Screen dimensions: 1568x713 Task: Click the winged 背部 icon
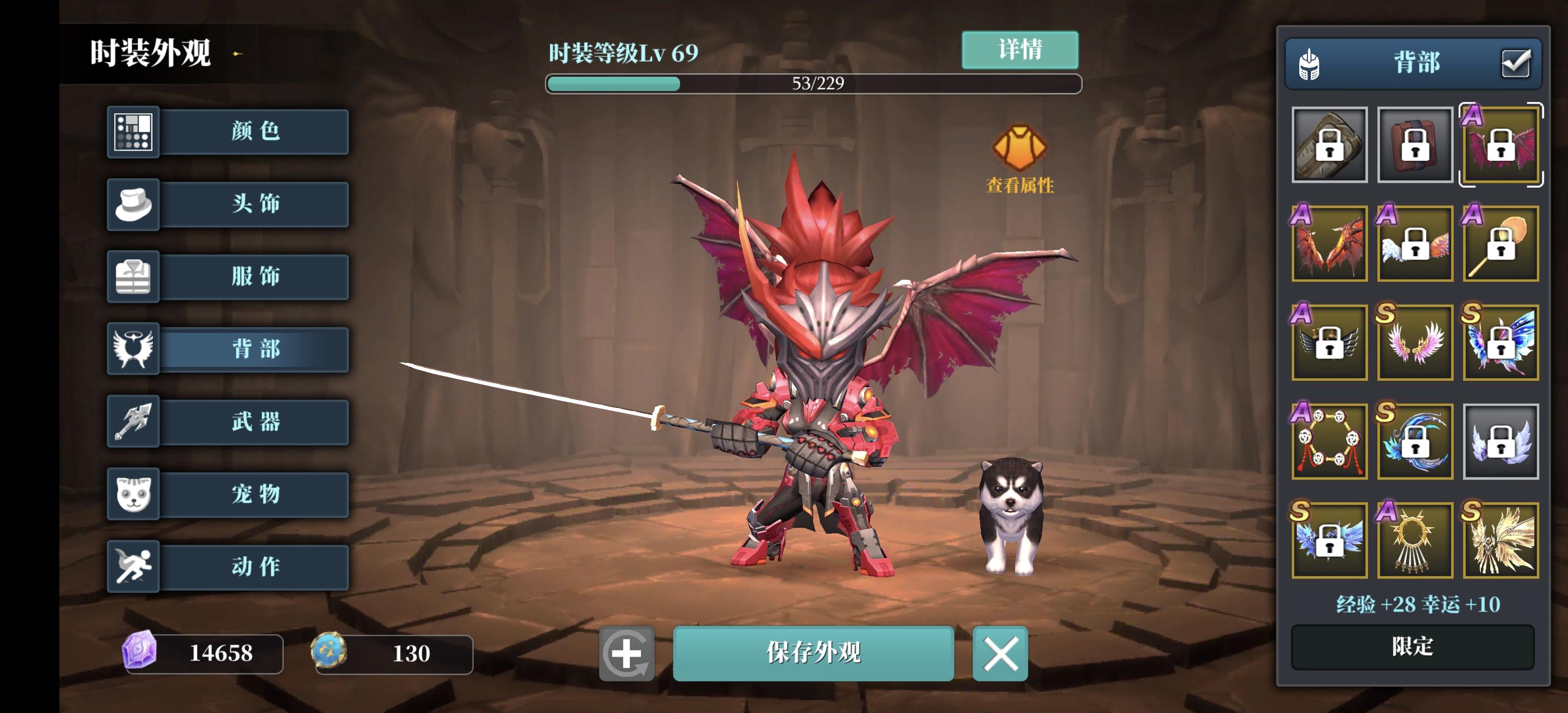133,349
